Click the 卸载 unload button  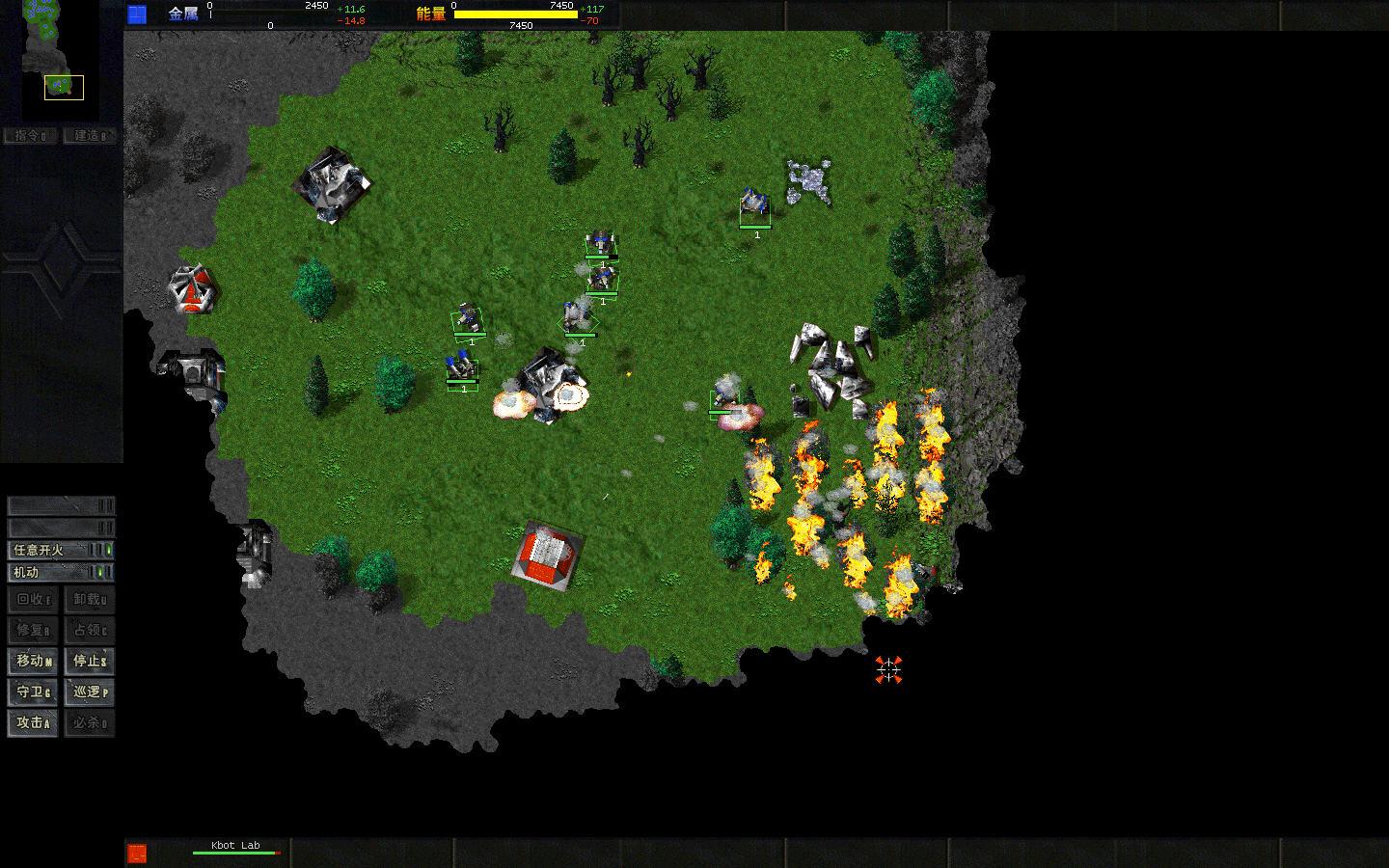[90, 599]
